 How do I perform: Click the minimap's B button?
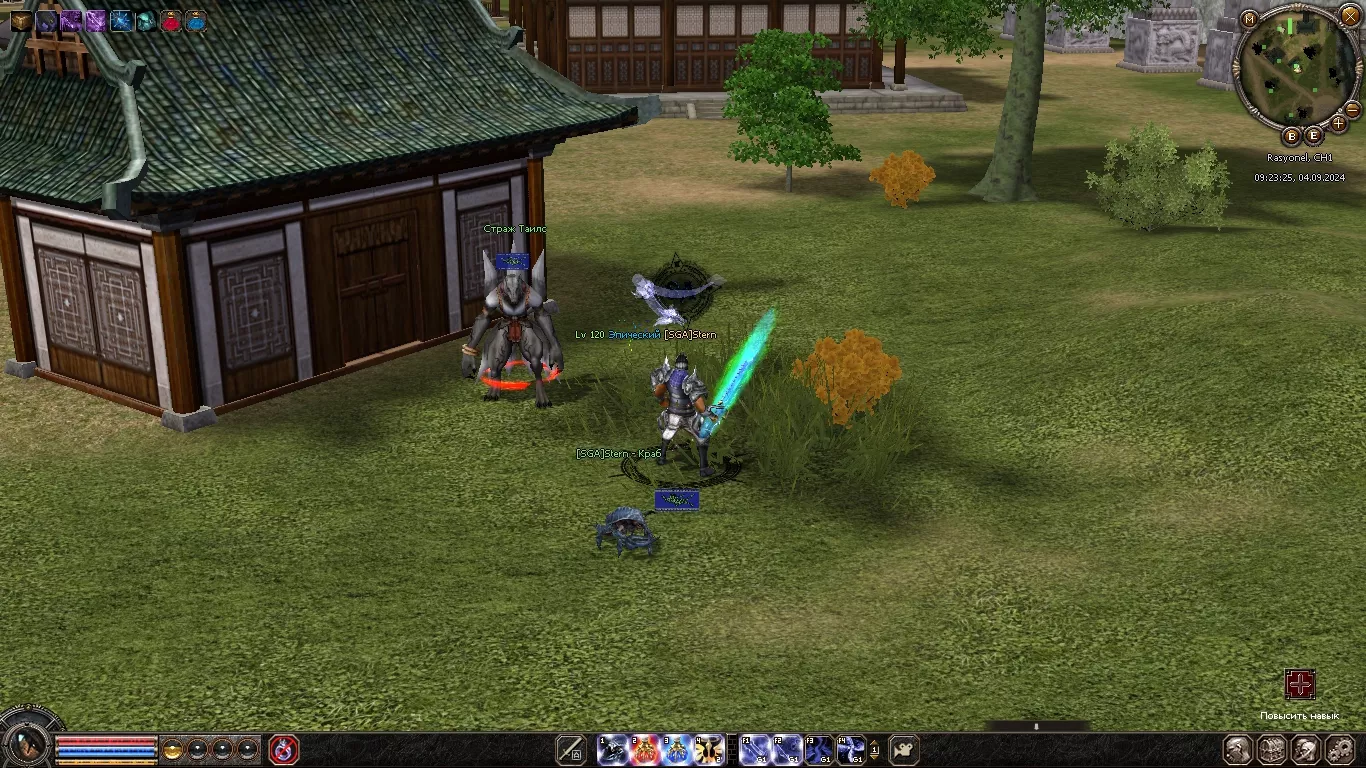pyautogui.click(x=1291, y=136)
